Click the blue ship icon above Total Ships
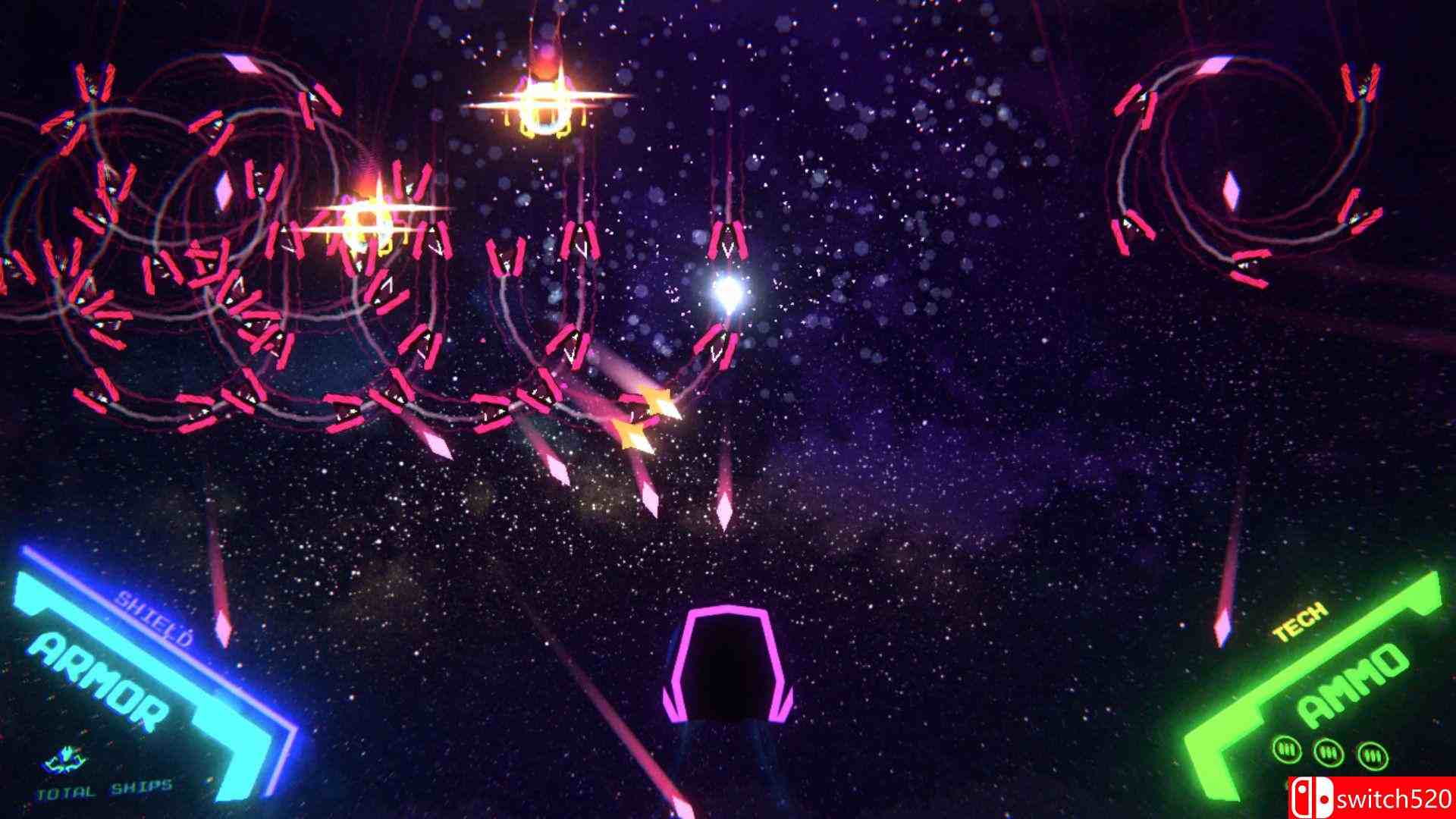1456x819 pixels. 65,760
